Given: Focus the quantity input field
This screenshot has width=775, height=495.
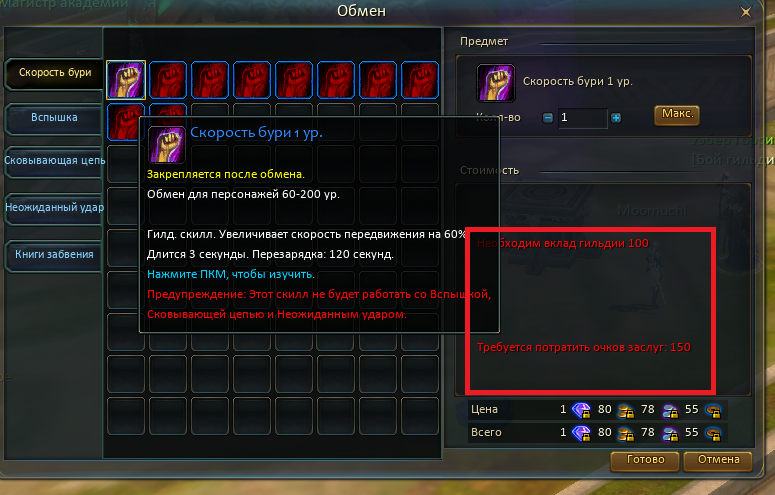Looking at the screenshot, I should (x=582, y=118).
